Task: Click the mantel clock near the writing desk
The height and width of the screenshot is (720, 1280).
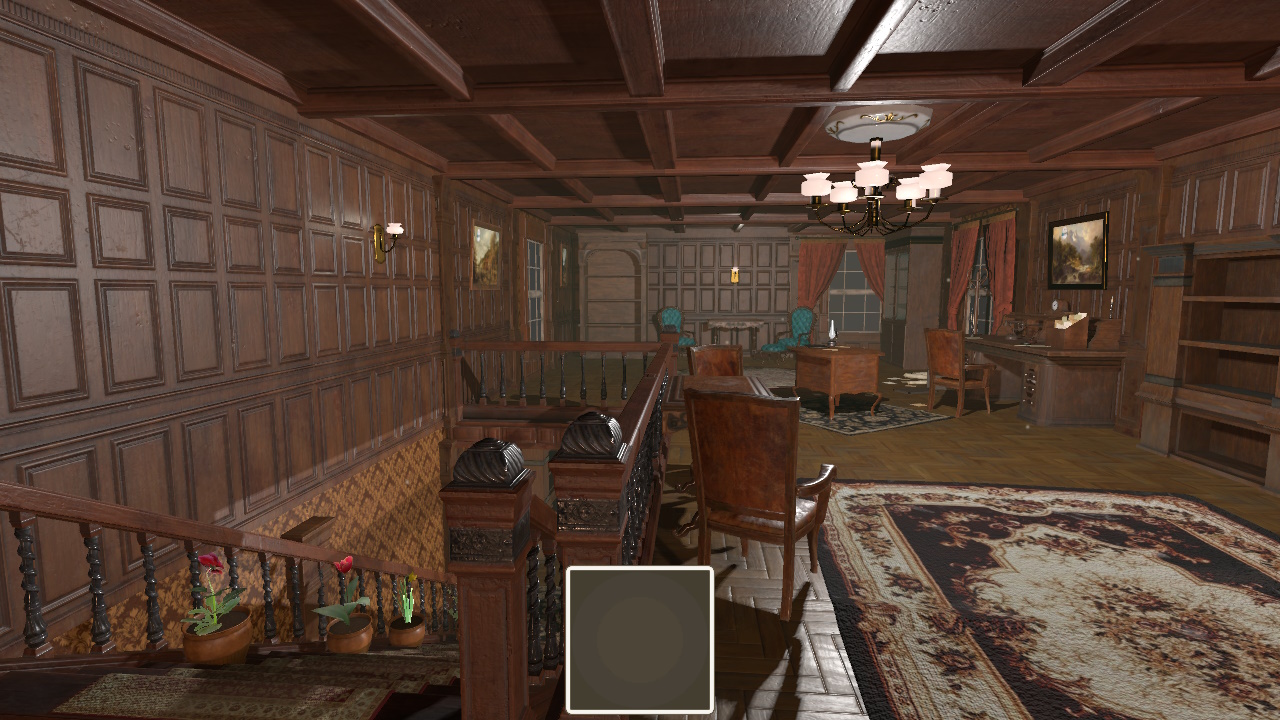Action: tap(1055, 304)
